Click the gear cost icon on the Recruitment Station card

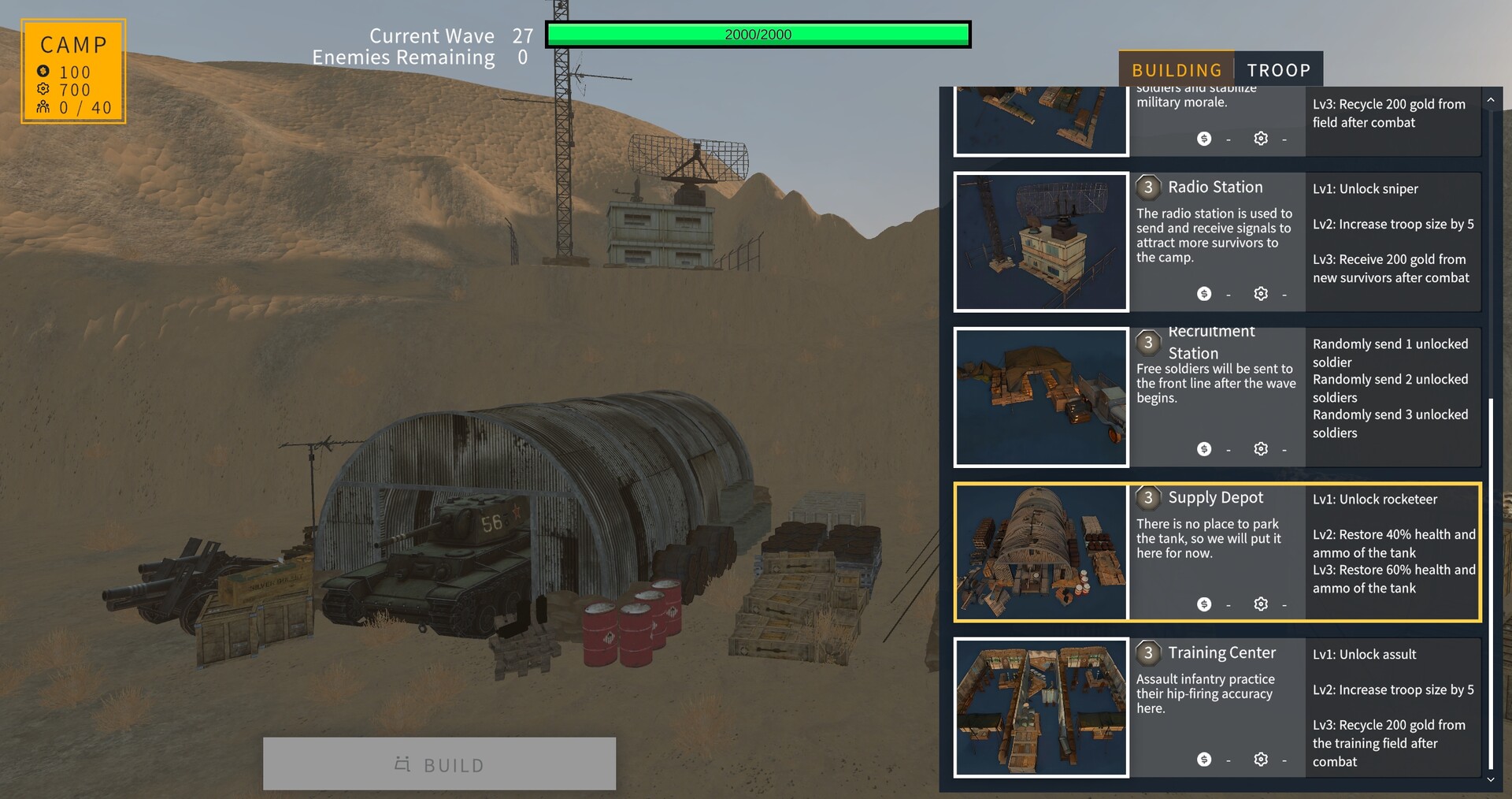pyautogui.click(x=1261, y=448)
